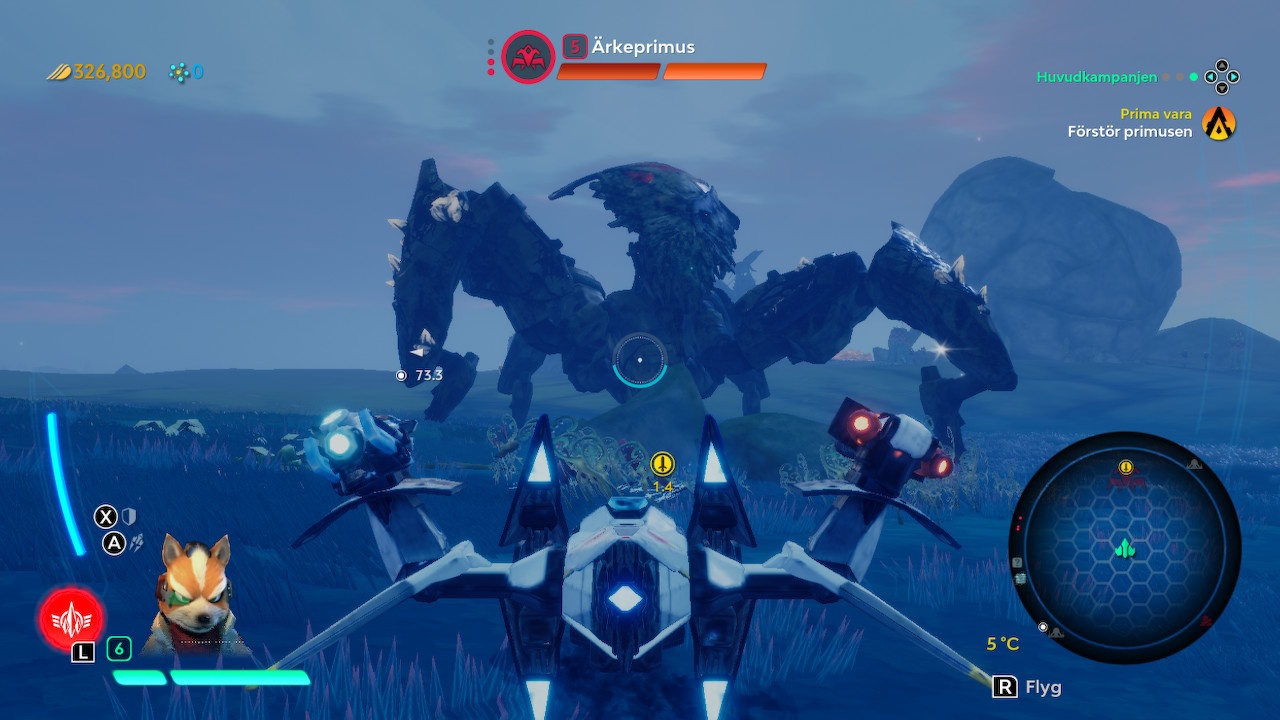This screenshot has height=720, width=1280.
Task: Expand objective details with the down d-pad arrow
Action: (1222, 88)
